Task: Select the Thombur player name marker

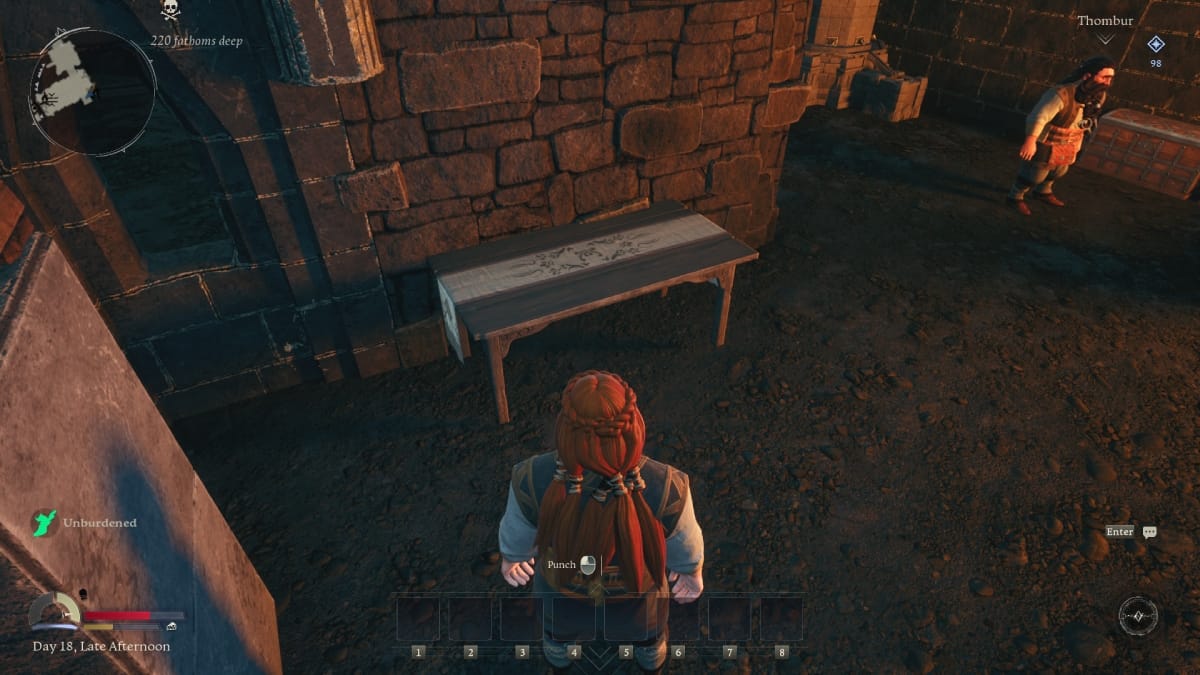Action: tap(1105, 21)
